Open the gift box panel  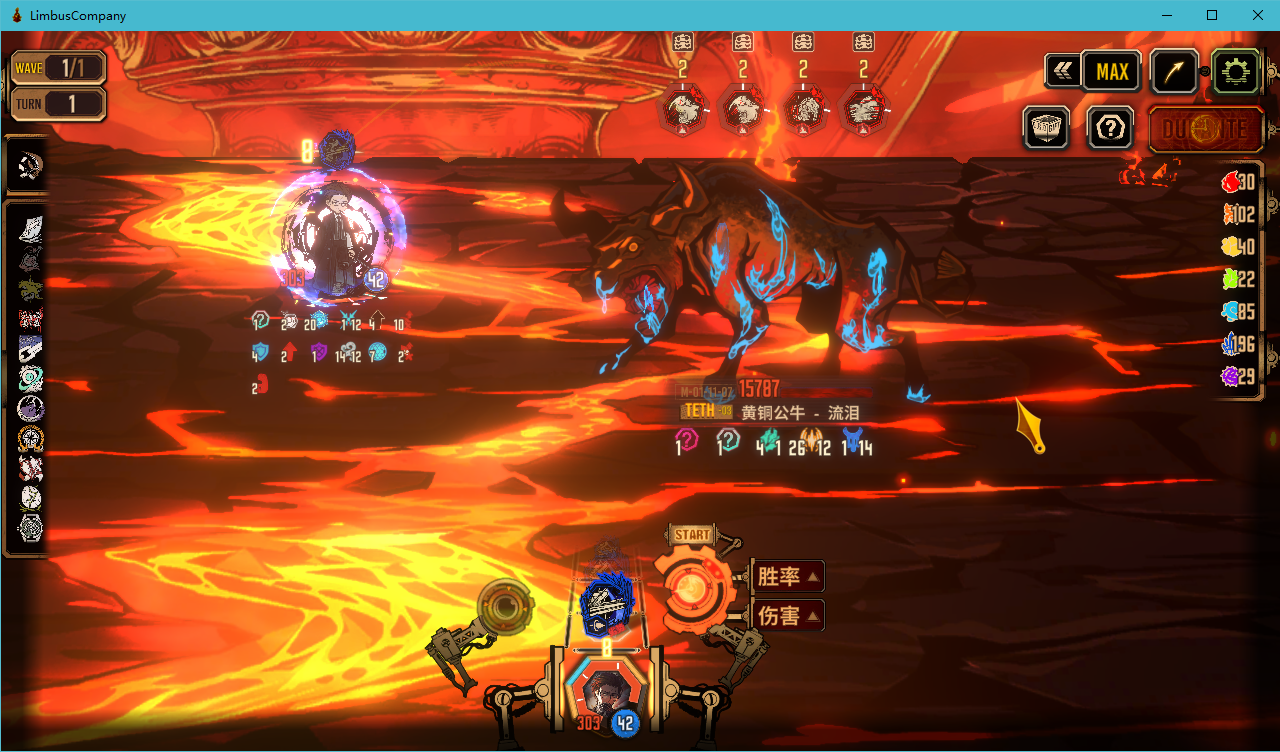[x=1046, y=128]
